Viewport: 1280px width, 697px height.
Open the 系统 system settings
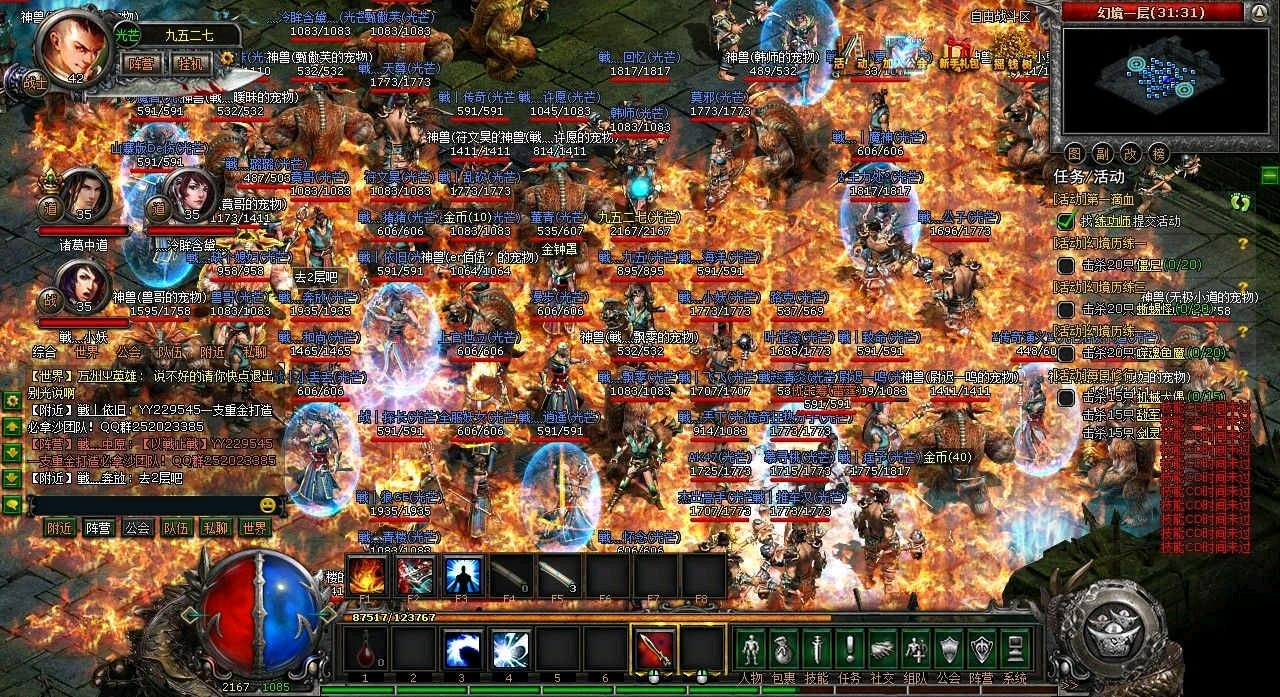[1014, 649]
